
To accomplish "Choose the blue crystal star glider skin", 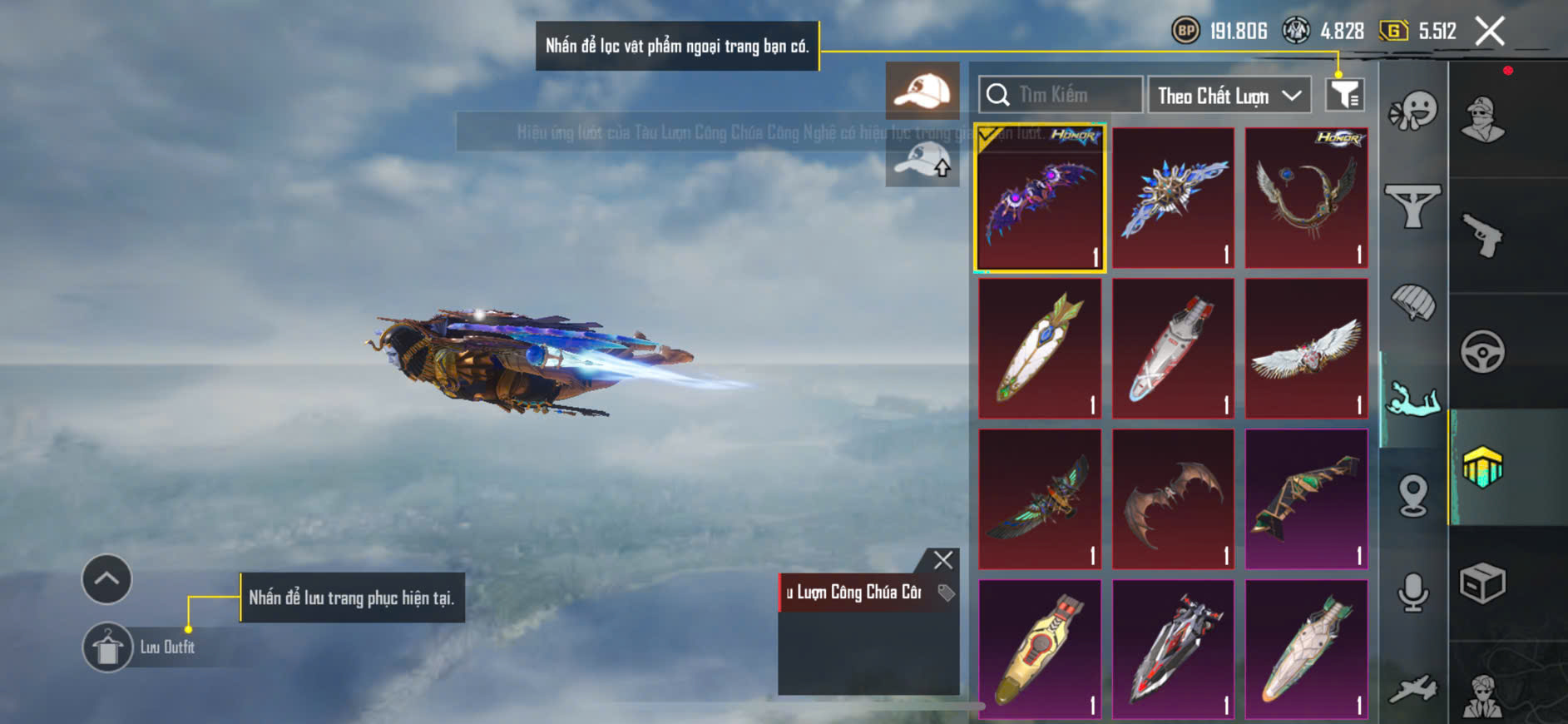I will click(x=1173, y=198).
